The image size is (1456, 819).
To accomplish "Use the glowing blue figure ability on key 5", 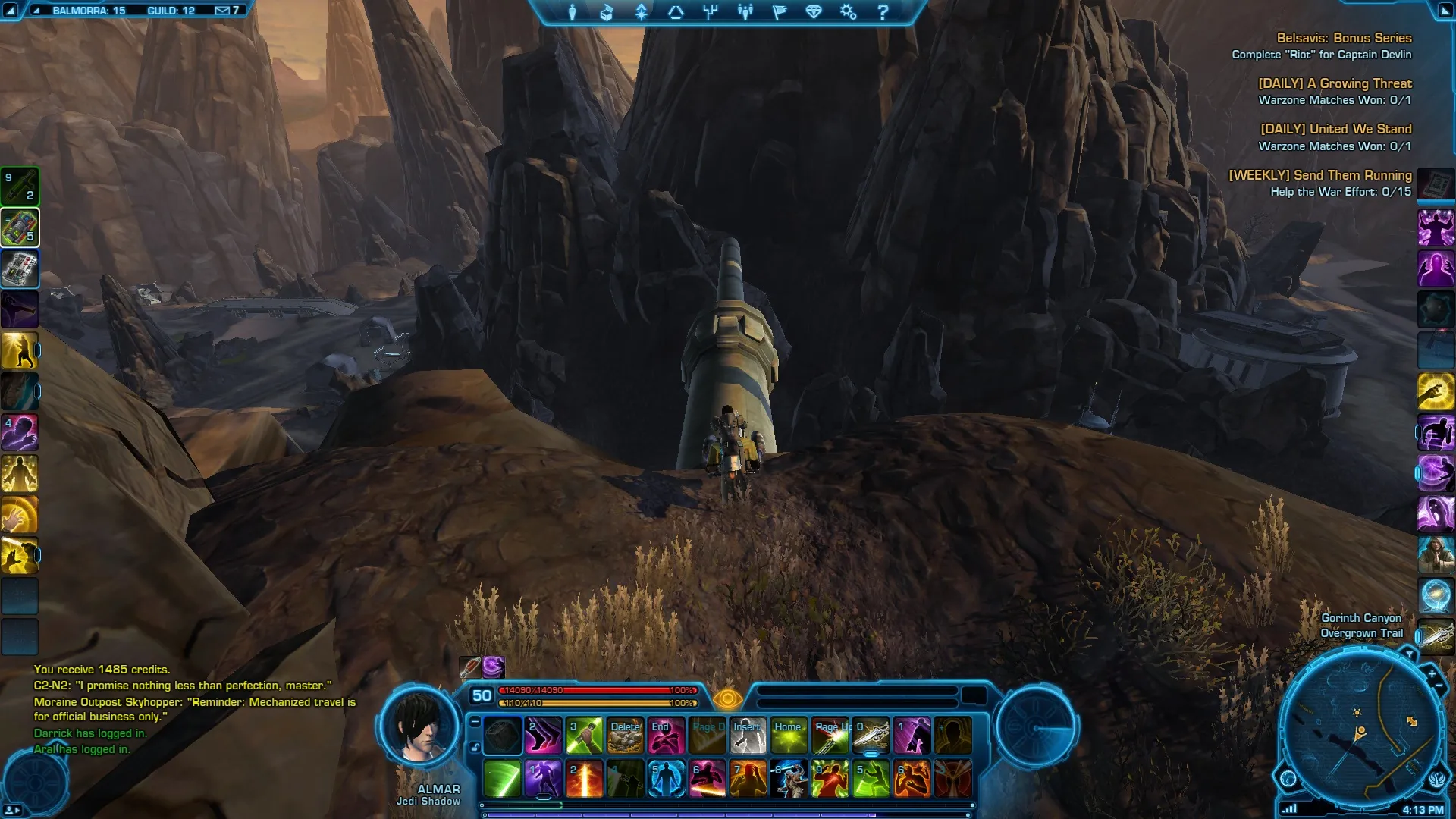I will 666,779.
